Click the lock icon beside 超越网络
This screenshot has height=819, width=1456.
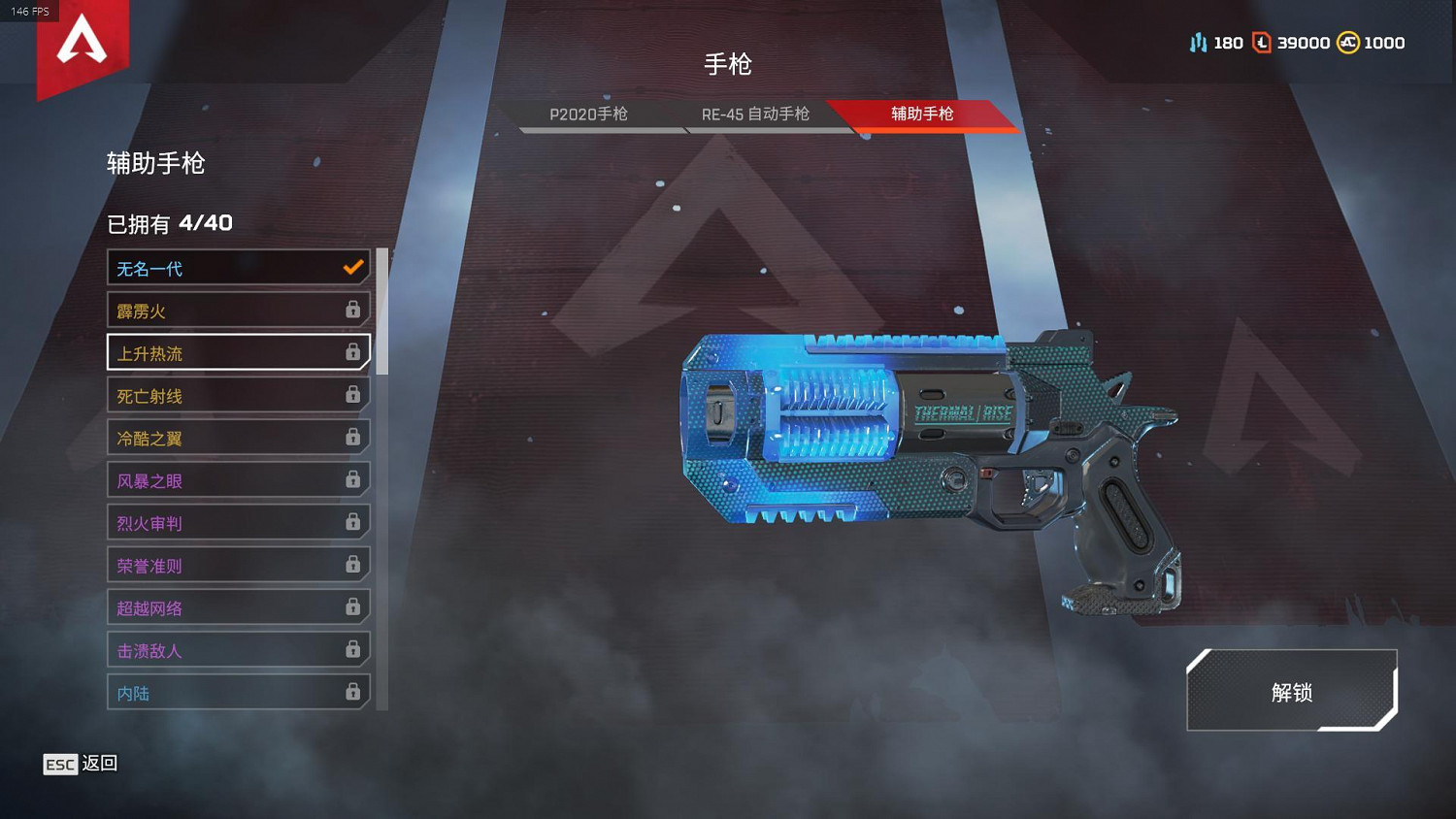coord(351,607)
